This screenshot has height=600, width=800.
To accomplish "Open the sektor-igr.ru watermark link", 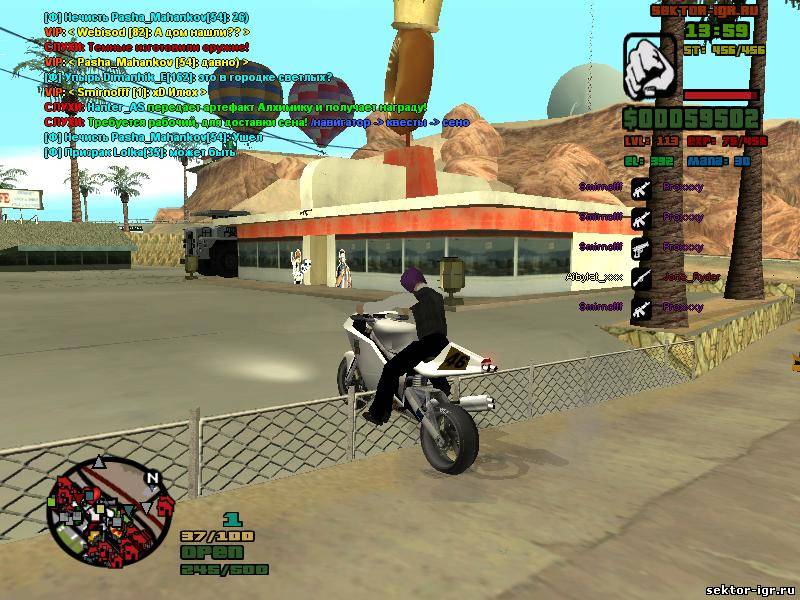I will coord(749,590).
